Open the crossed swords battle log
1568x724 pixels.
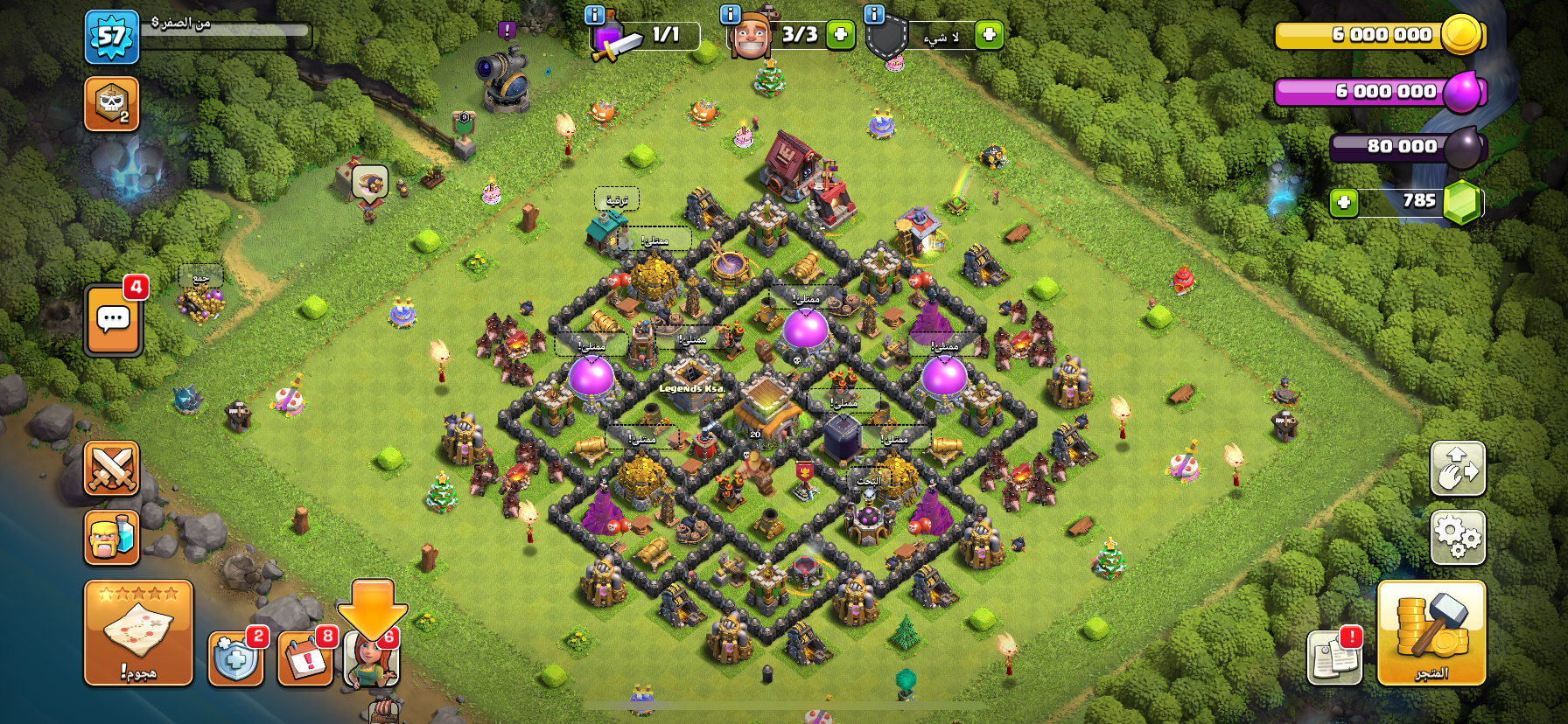112,468
